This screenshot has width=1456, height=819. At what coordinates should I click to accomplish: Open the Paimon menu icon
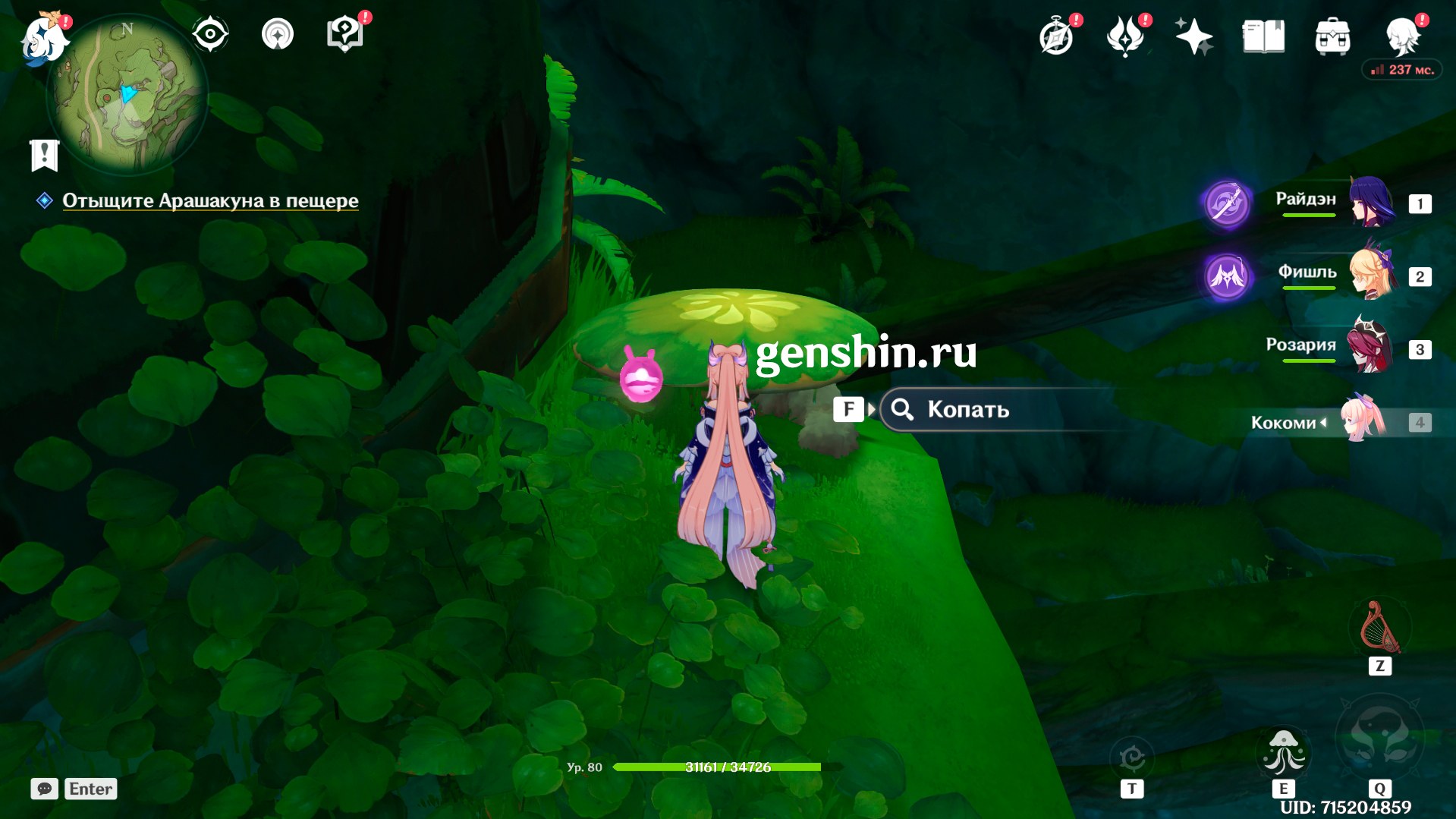(x=42, y=38)
